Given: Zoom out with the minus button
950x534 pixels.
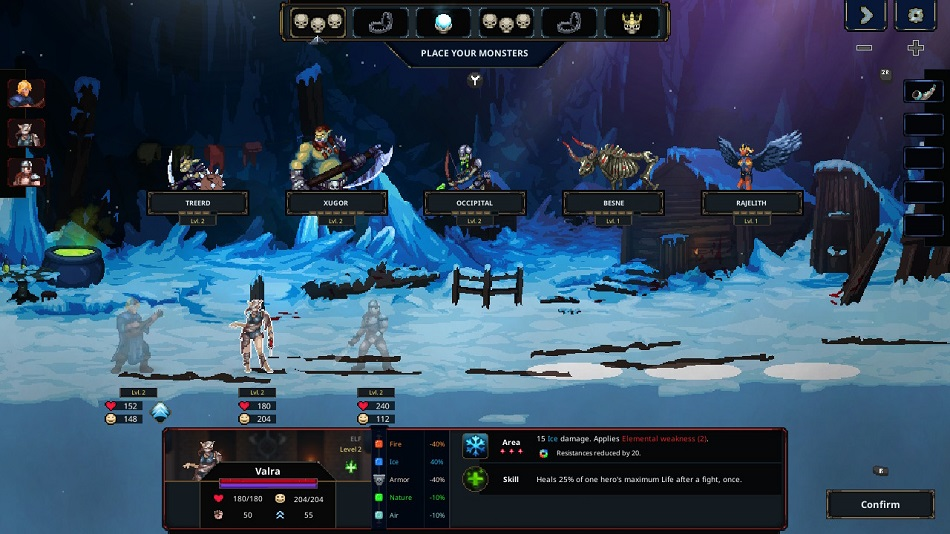Looking at the screenshot, I should (x=864, y=48).
